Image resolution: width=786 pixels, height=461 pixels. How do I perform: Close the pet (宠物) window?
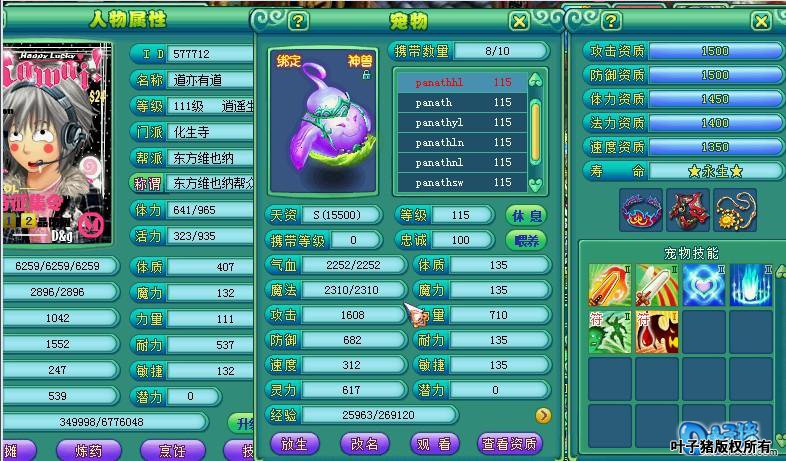[519, 20]
